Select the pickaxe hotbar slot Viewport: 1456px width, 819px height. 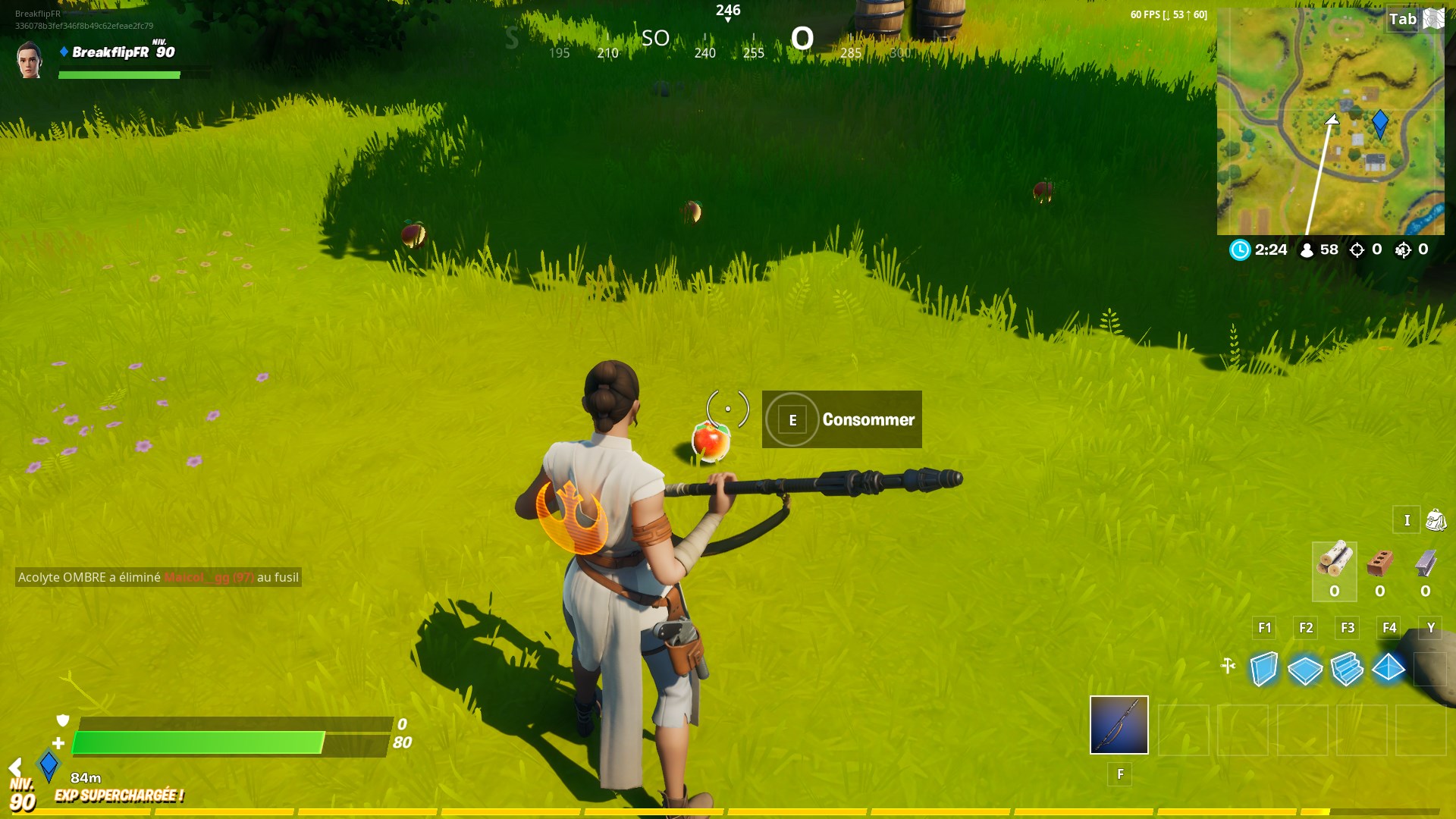click(x=1119, y=725)
